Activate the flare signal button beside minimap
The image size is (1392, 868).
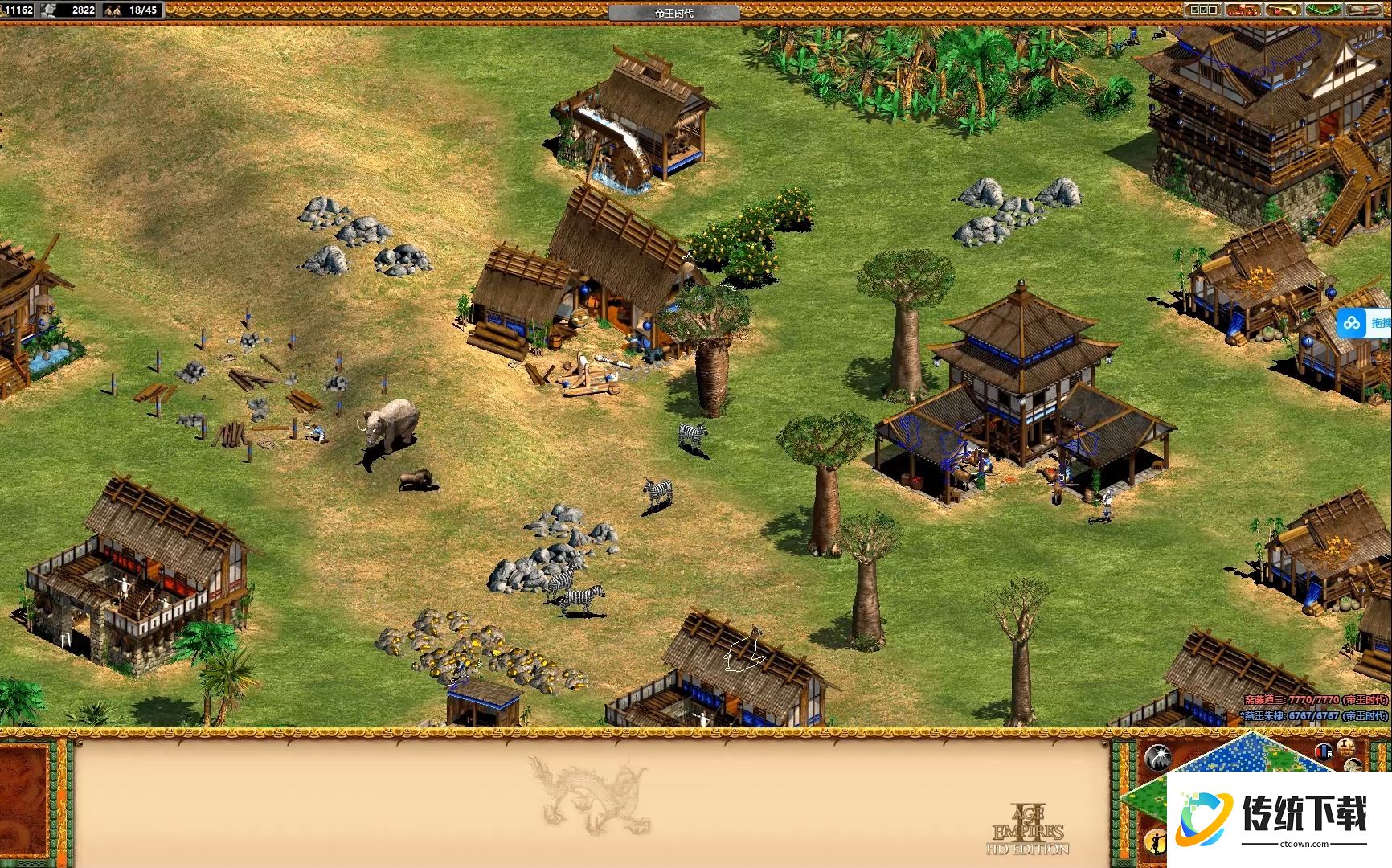pyautogui.click(x=1156, y=757)
